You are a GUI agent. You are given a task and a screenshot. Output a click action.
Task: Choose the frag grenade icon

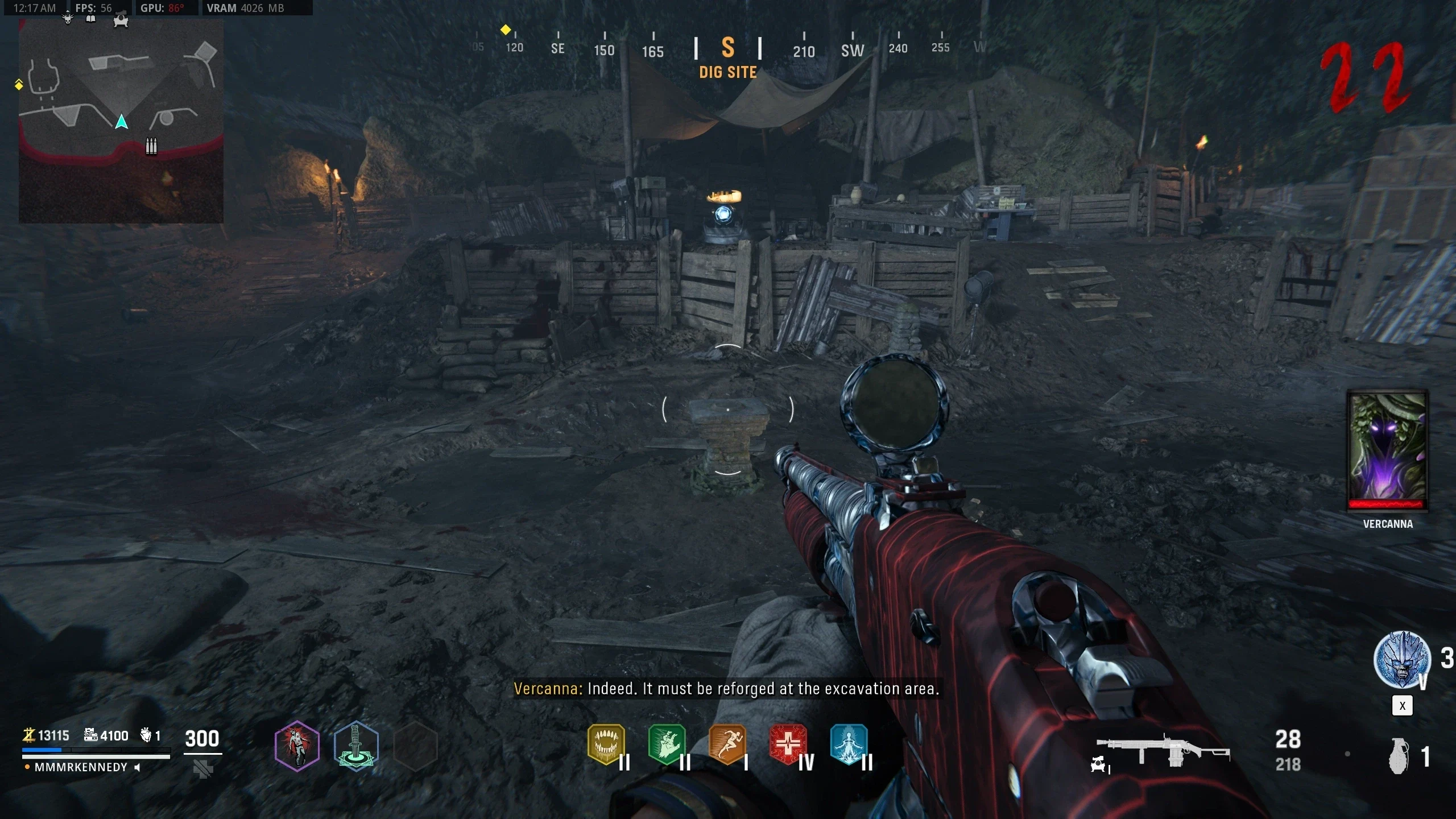[x=1399, y=756]
